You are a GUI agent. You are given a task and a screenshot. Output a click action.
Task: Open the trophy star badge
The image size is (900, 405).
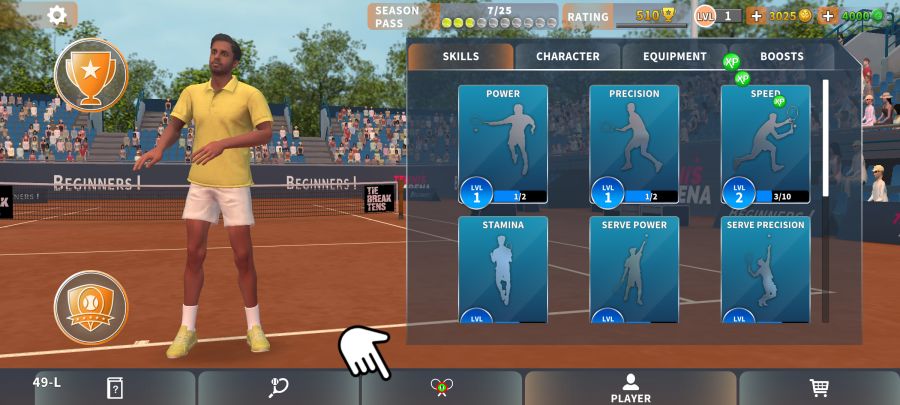tap(91, 74)
